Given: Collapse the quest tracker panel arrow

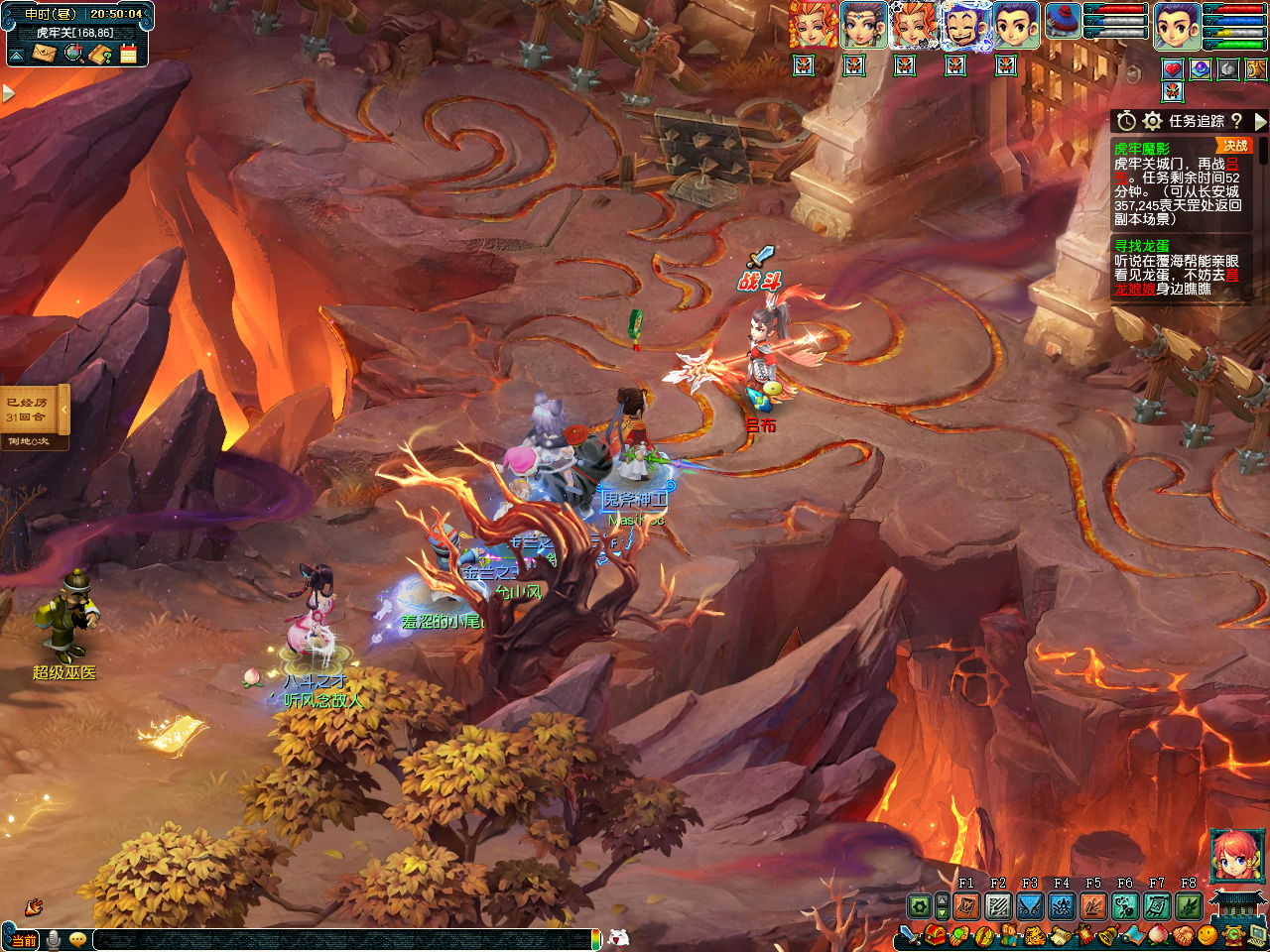Looking at the screenshot, I should pyautogui.click(x=1260, y=121).
